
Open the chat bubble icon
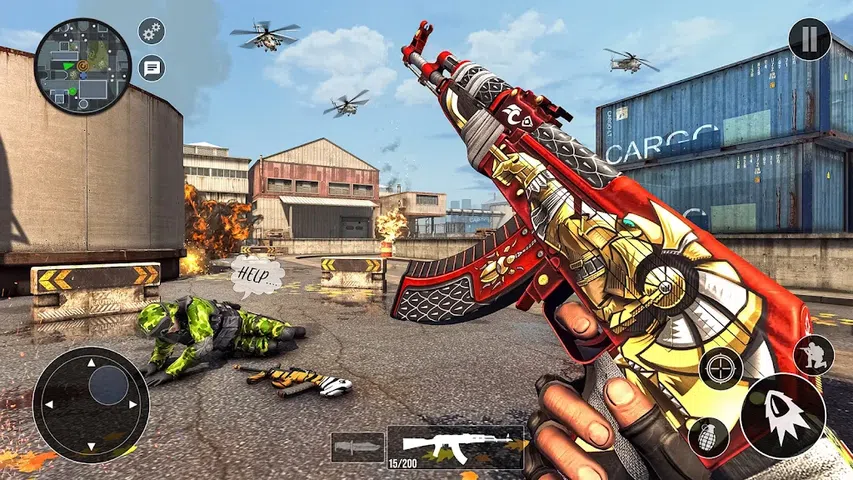coord(152,68)
